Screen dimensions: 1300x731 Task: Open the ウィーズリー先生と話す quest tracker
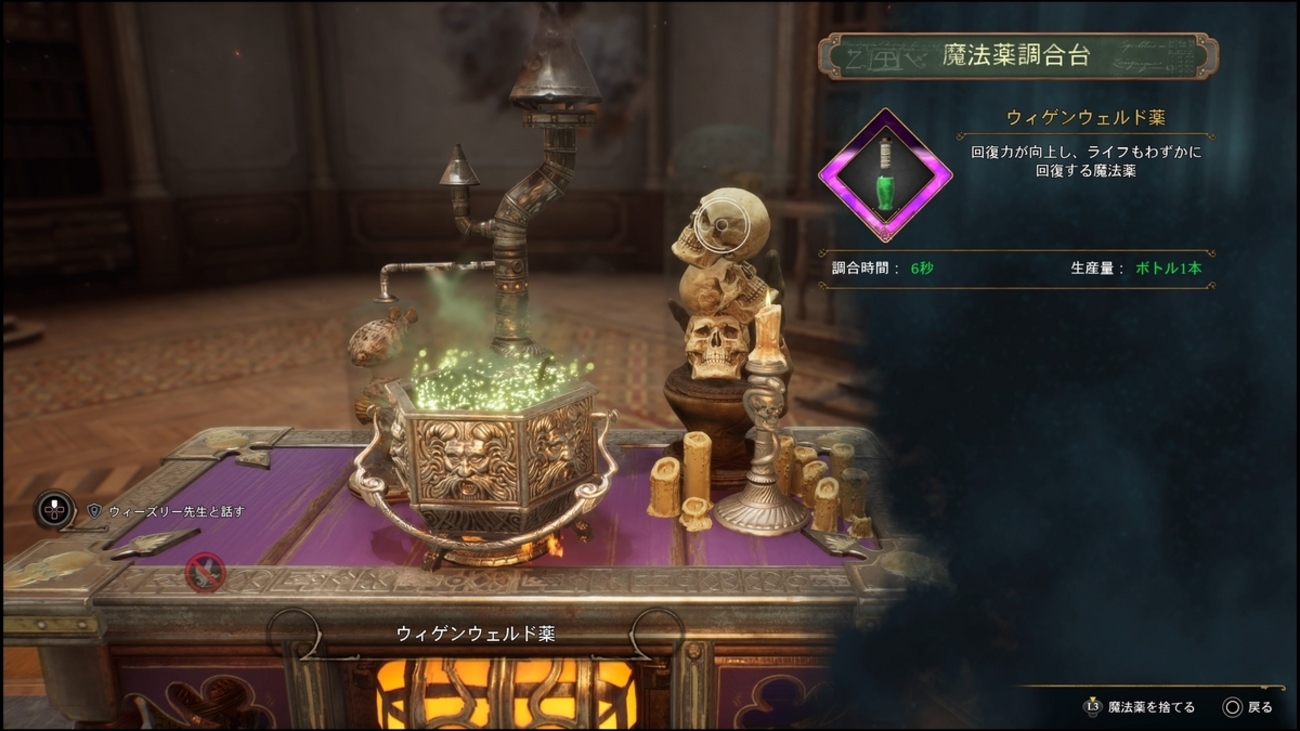coord(176,511)
